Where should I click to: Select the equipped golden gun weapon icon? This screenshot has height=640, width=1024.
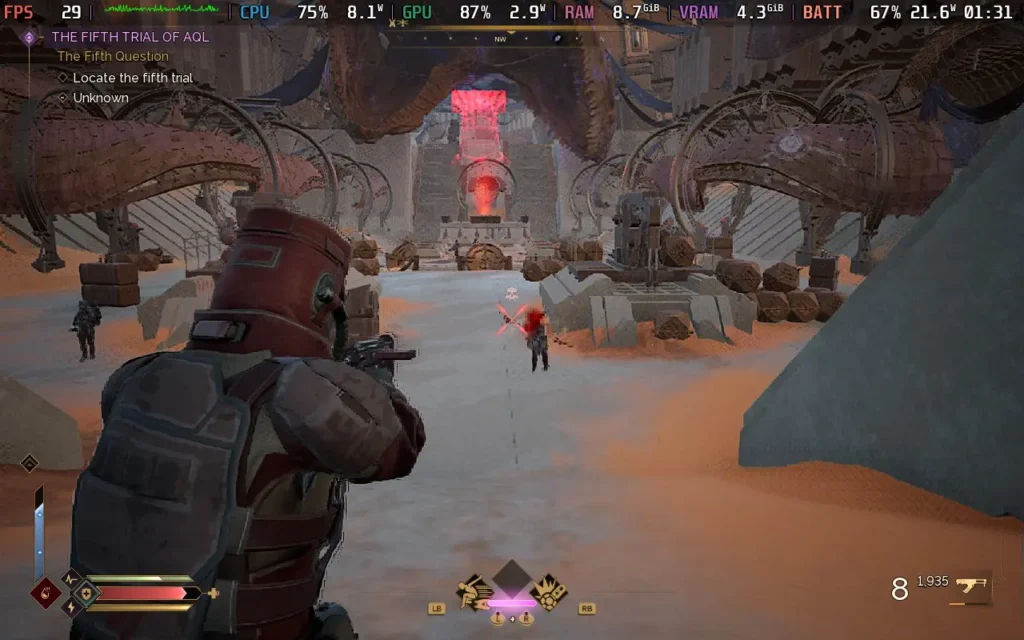tap(969, 587)
